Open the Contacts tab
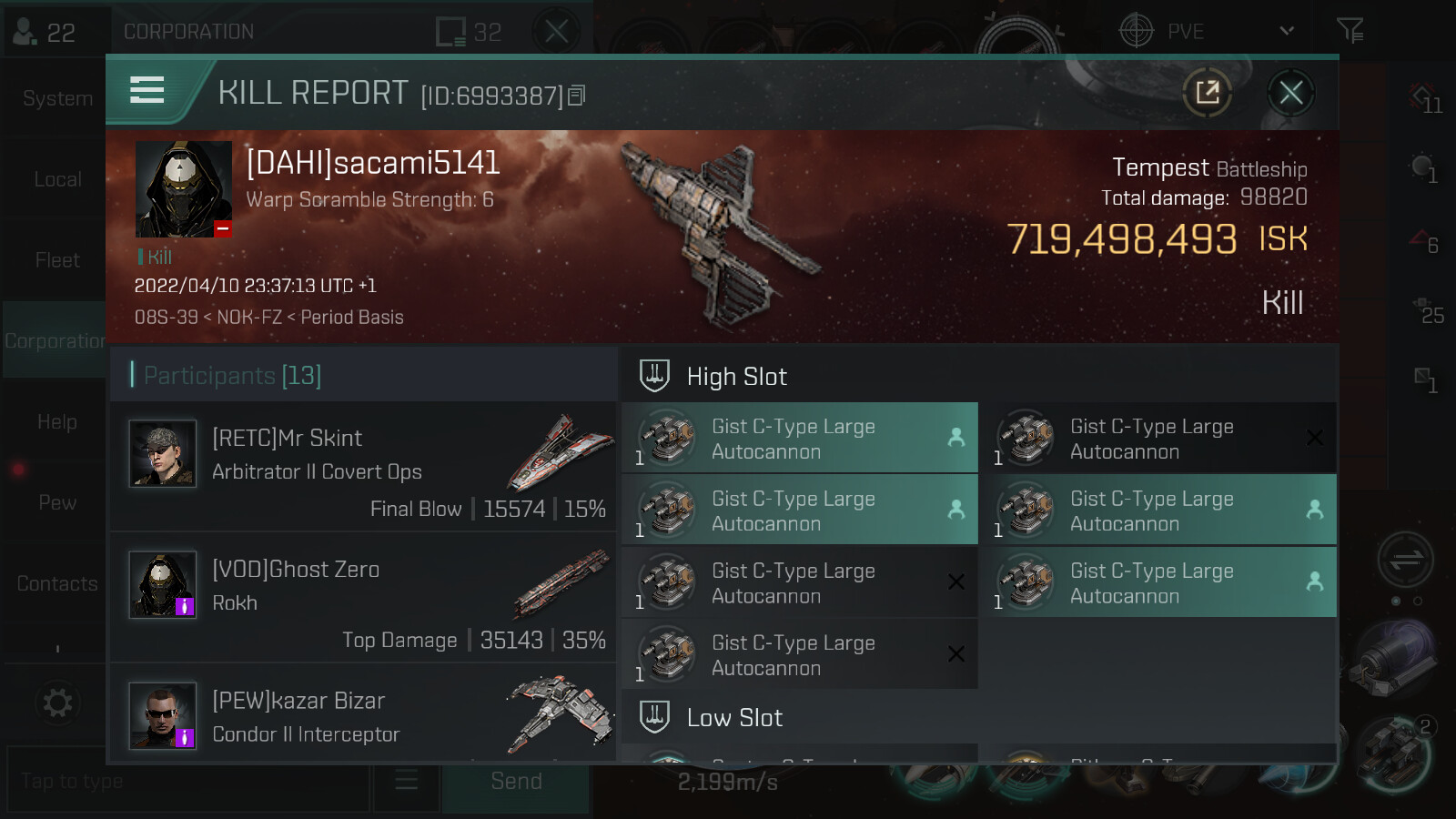Viewport: 1456px width, 819px height. (56, 583)
